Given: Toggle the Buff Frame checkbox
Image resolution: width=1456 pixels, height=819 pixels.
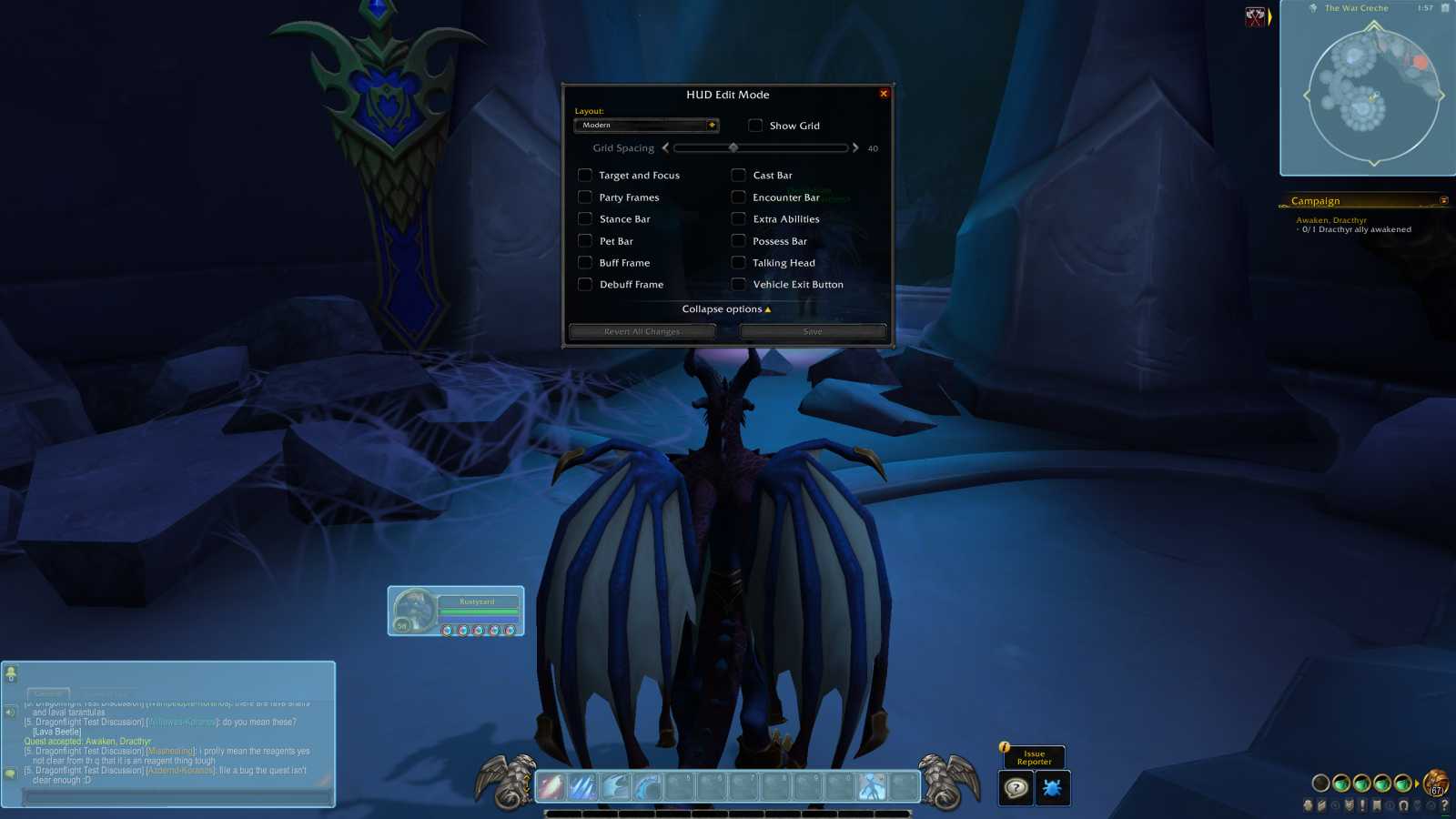Looking at the screenshot, I should click(x=585, y=262).
